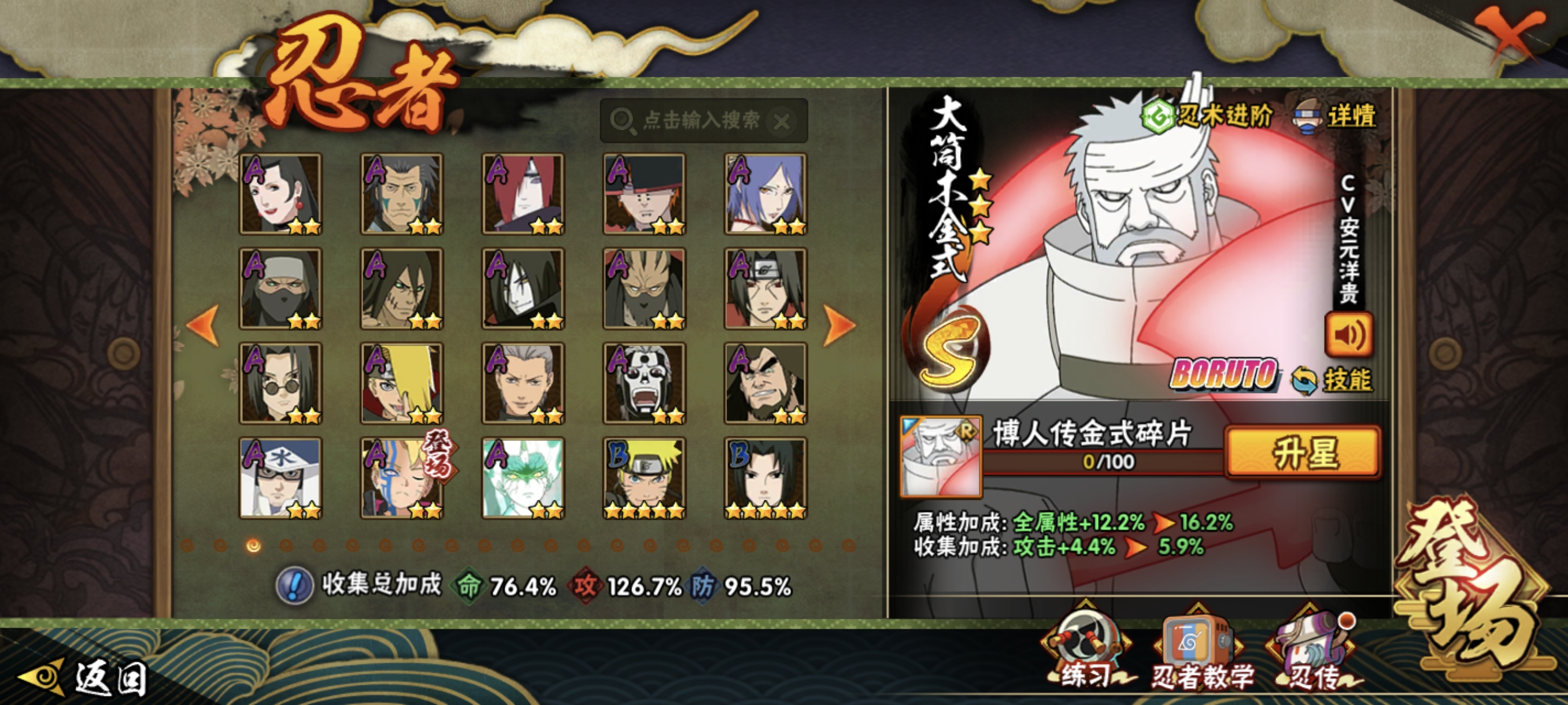Select the blue-haired Konan ninja portrait
The width and height of the screenshot is (1568, 705).
click(x=765, y=194)
